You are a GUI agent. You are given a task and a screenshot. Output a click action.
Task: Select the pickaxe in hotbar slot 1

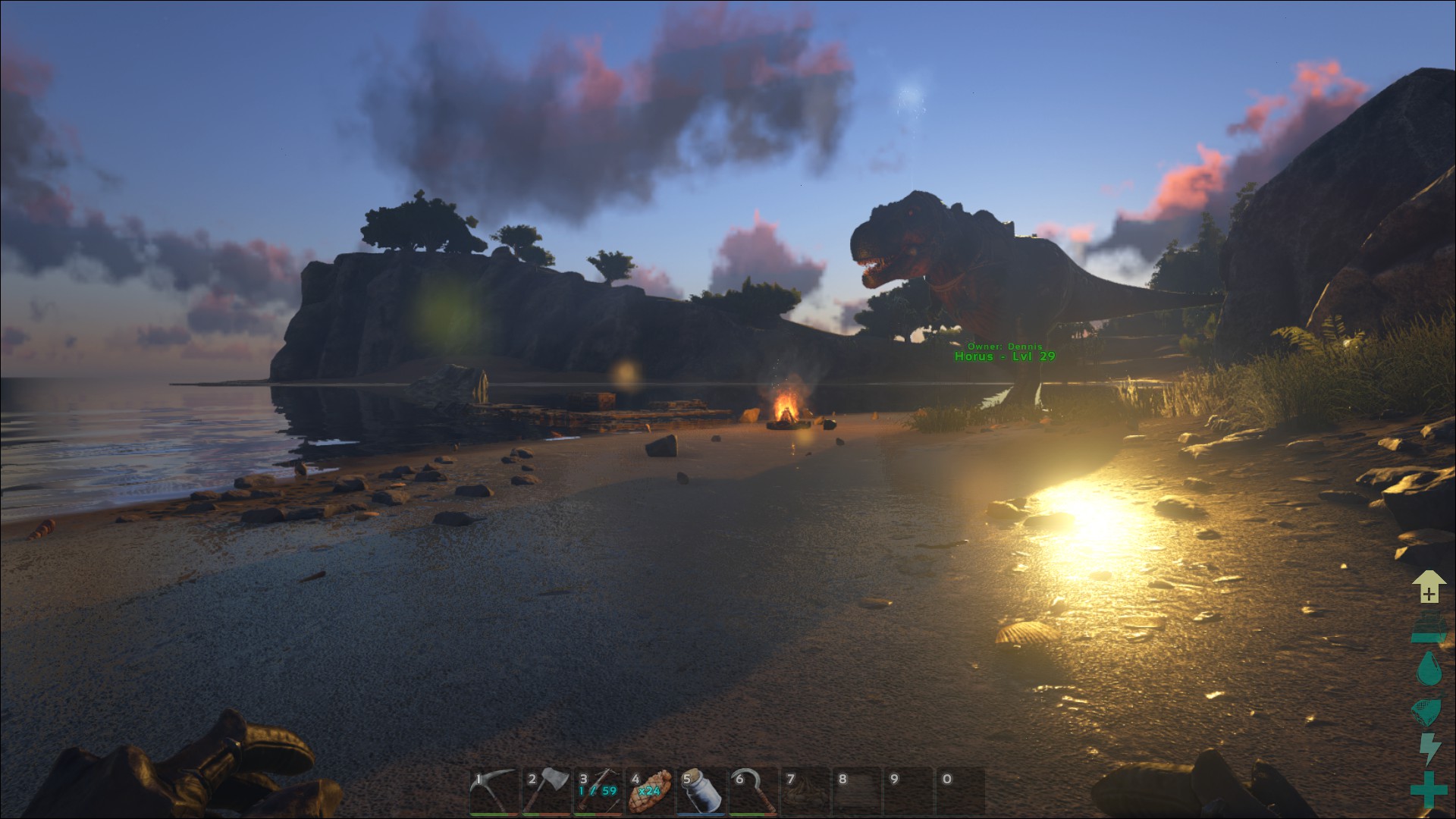494,791
